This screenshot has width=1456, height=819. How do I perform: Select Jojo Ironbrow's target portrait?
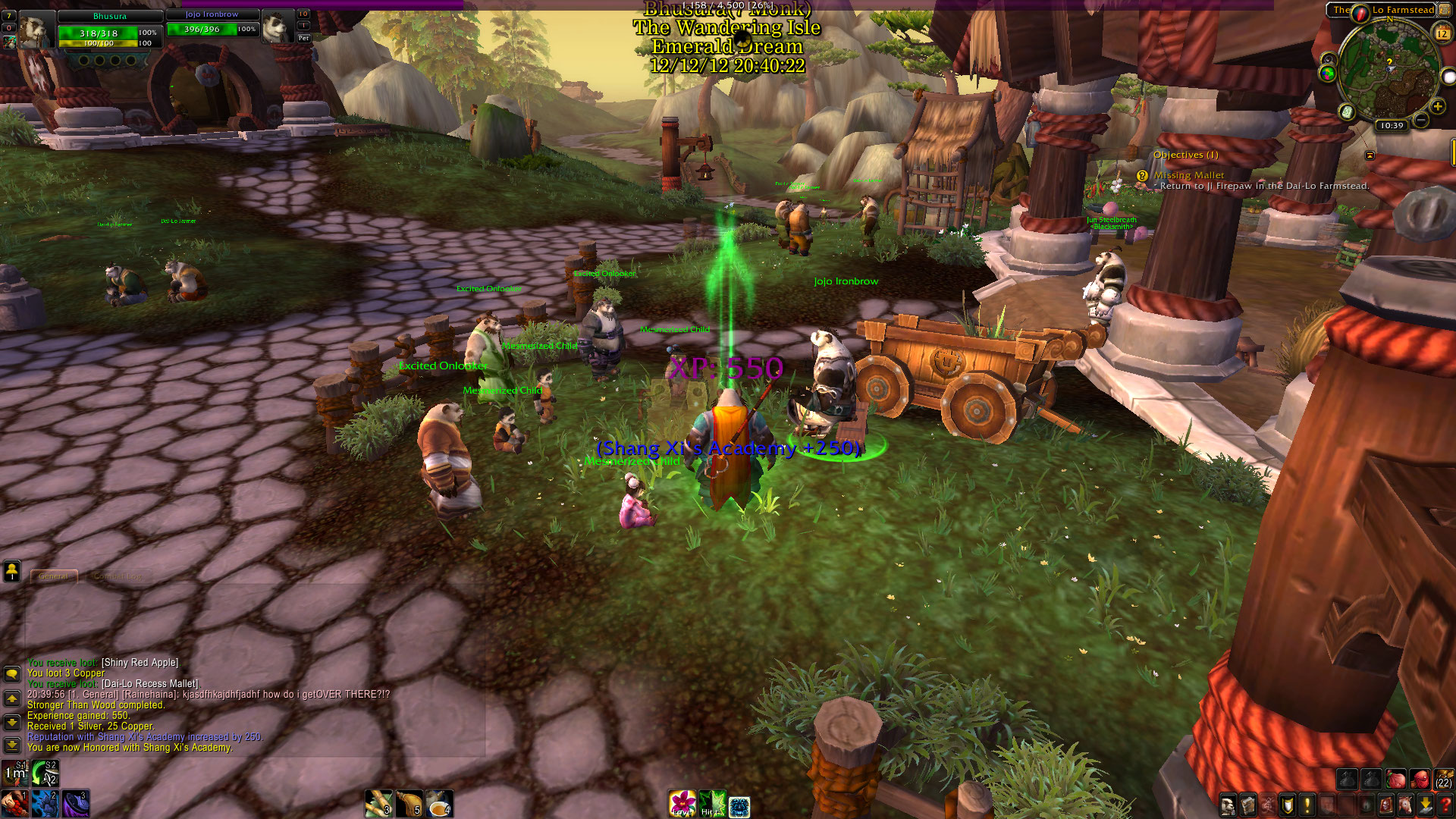[279, 29]
